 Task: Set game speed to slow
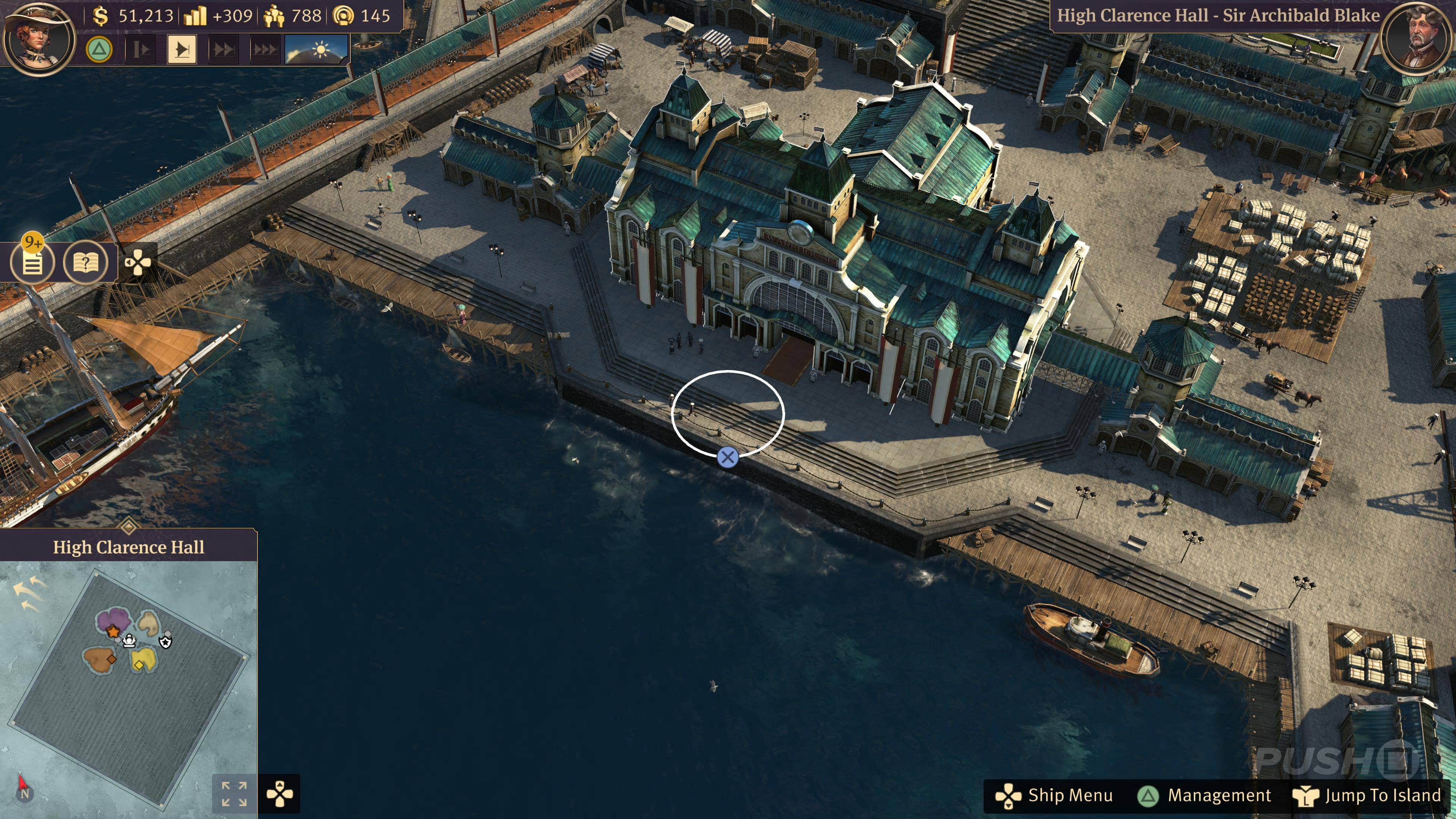140,50
